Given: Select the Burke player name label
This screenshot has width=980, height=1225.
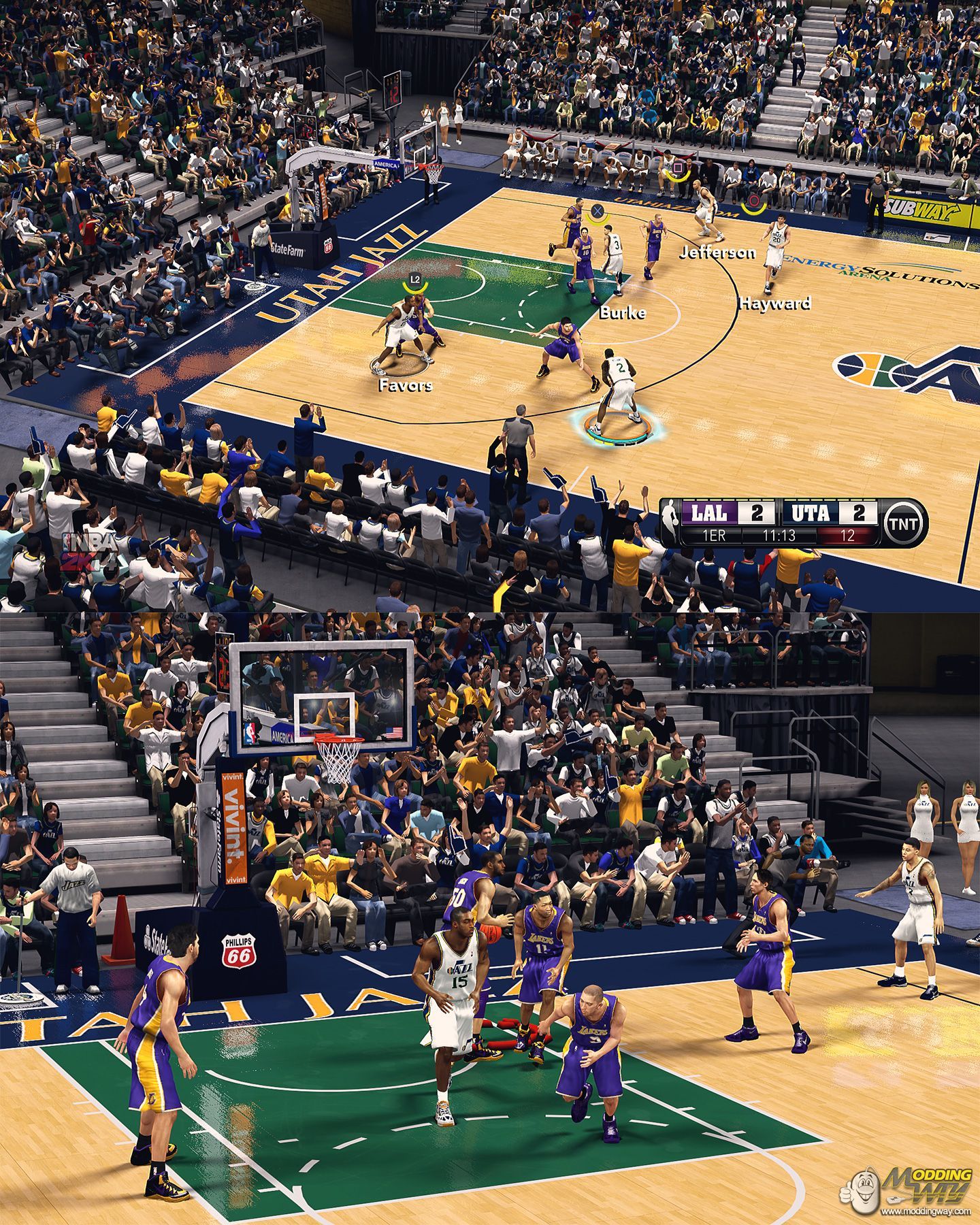Looking at the screenshot, I should (x=622, y=313).
